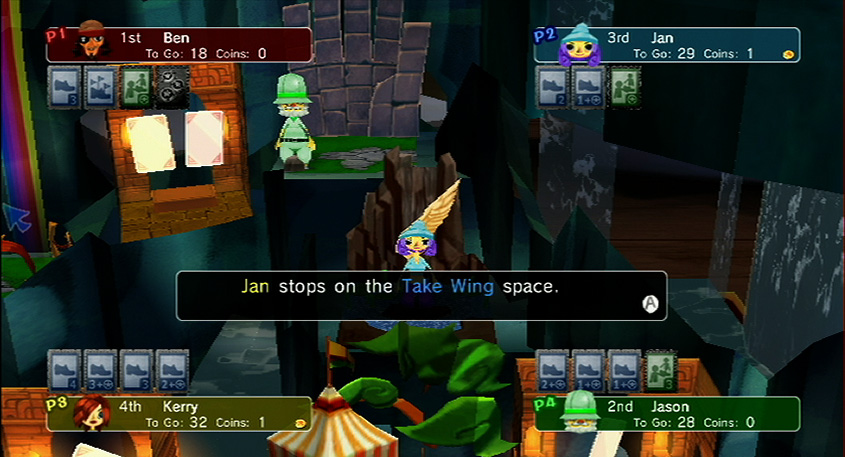The width and height of the screenshot is (845, 457).
Task: Select Jason's 2+ boot move card
Action: coord(553,368)
